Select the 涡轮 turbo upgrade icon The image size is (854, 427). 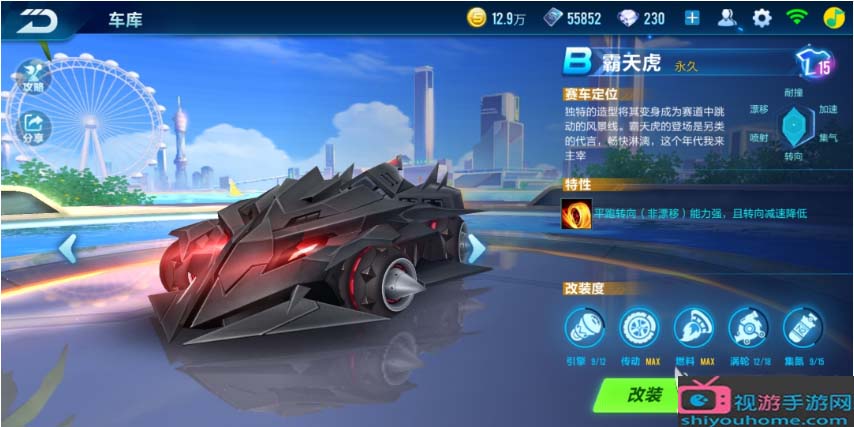click(746, 327)
